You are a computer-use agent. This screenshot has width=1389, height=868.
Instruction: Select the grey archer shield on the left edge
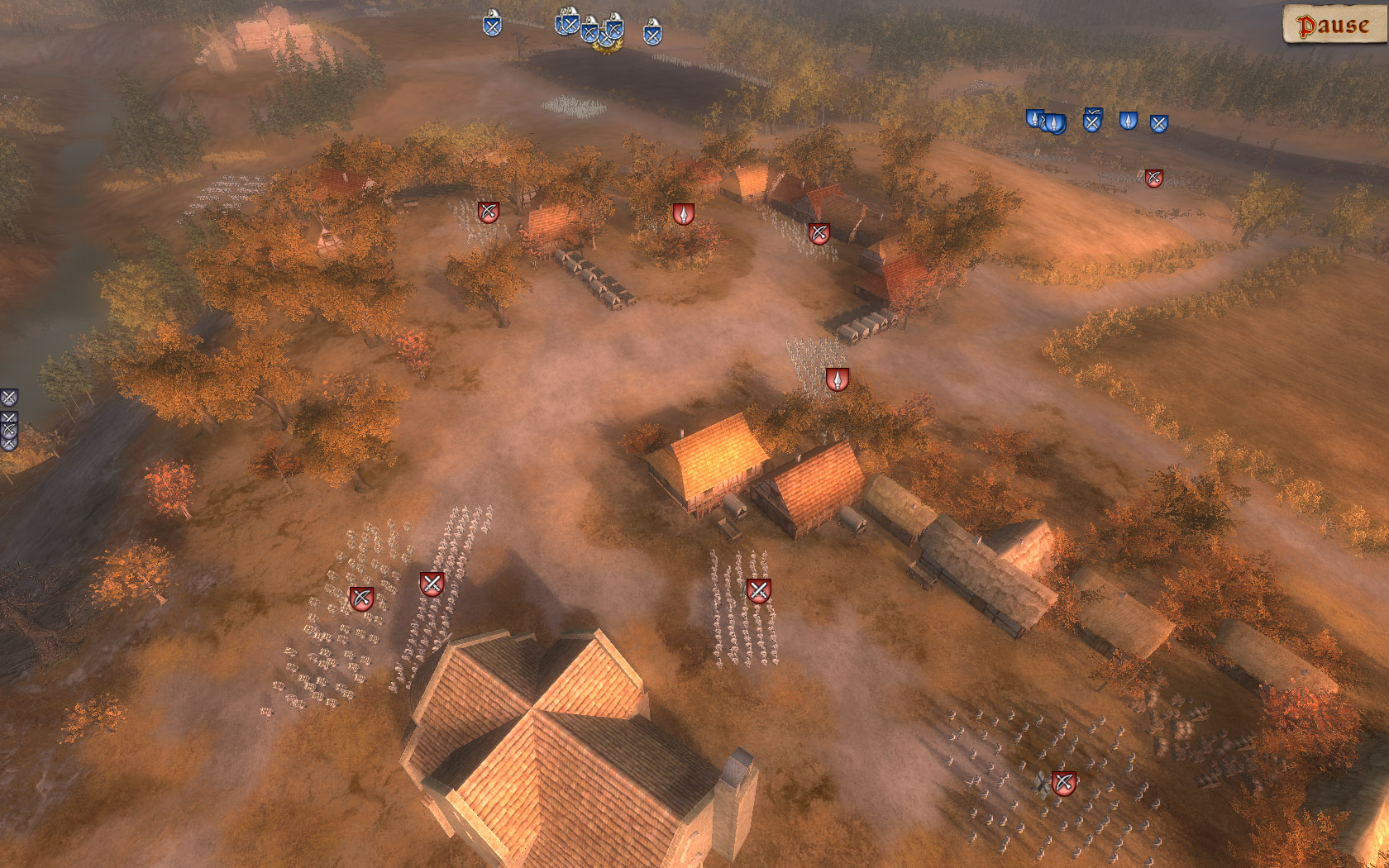[8, 429]
